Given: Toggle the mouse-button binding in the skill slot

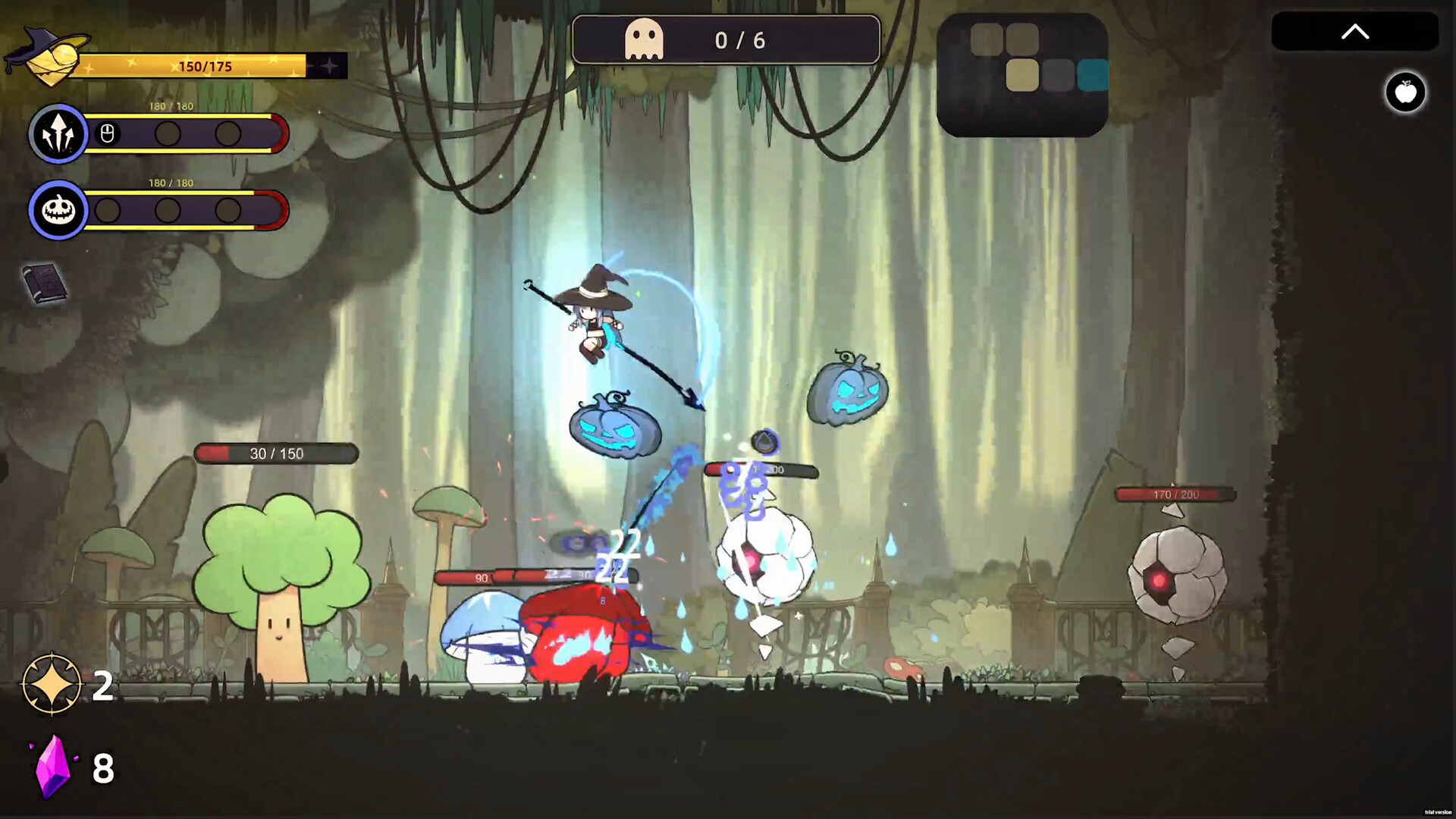Looking at the screenshot, I should 108,134.
